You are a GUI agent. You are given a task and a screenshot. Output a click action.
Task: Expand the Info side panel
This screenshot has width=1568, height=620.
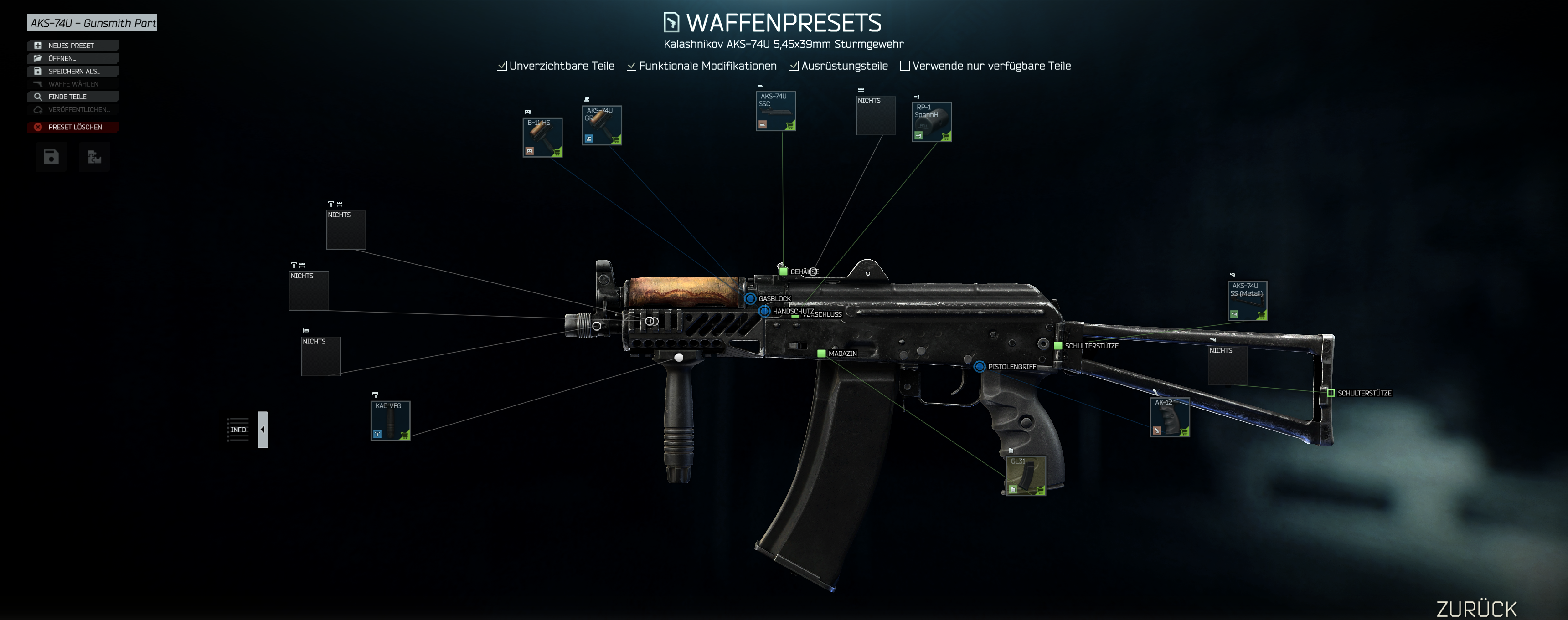[263, 430]
